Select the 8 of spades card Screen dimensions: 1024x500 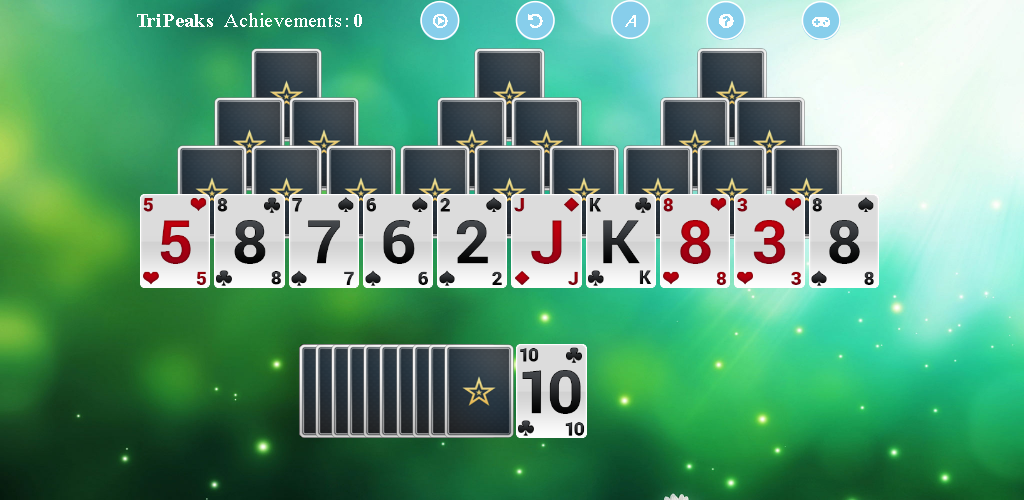coord(844,242)
